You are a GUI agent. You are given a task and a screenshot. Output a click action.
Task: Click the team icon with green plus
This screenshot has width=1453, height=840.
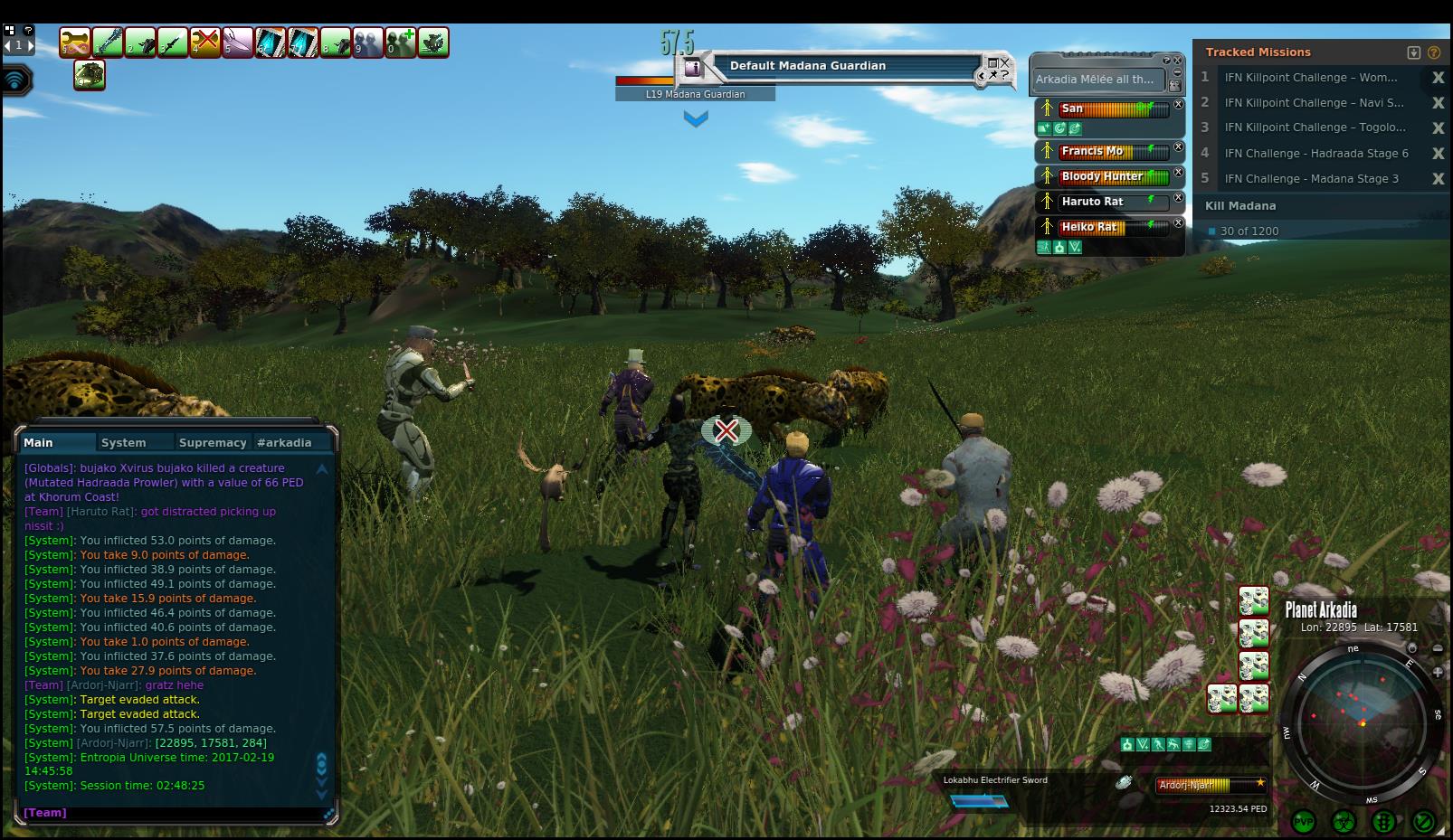pyautogui.click(x=401, y=42)
